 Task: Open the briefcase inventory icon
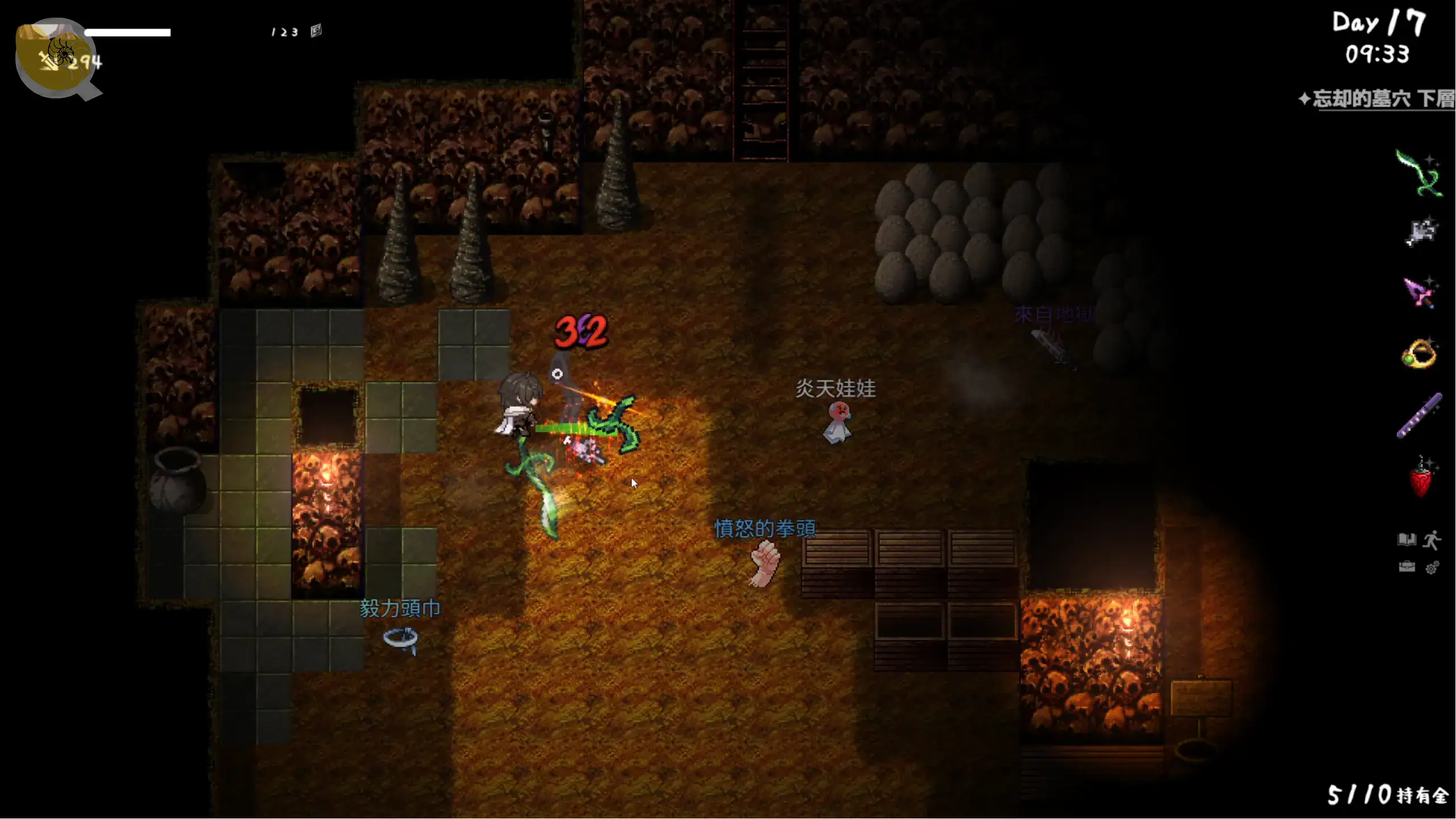click(1407, 567)
